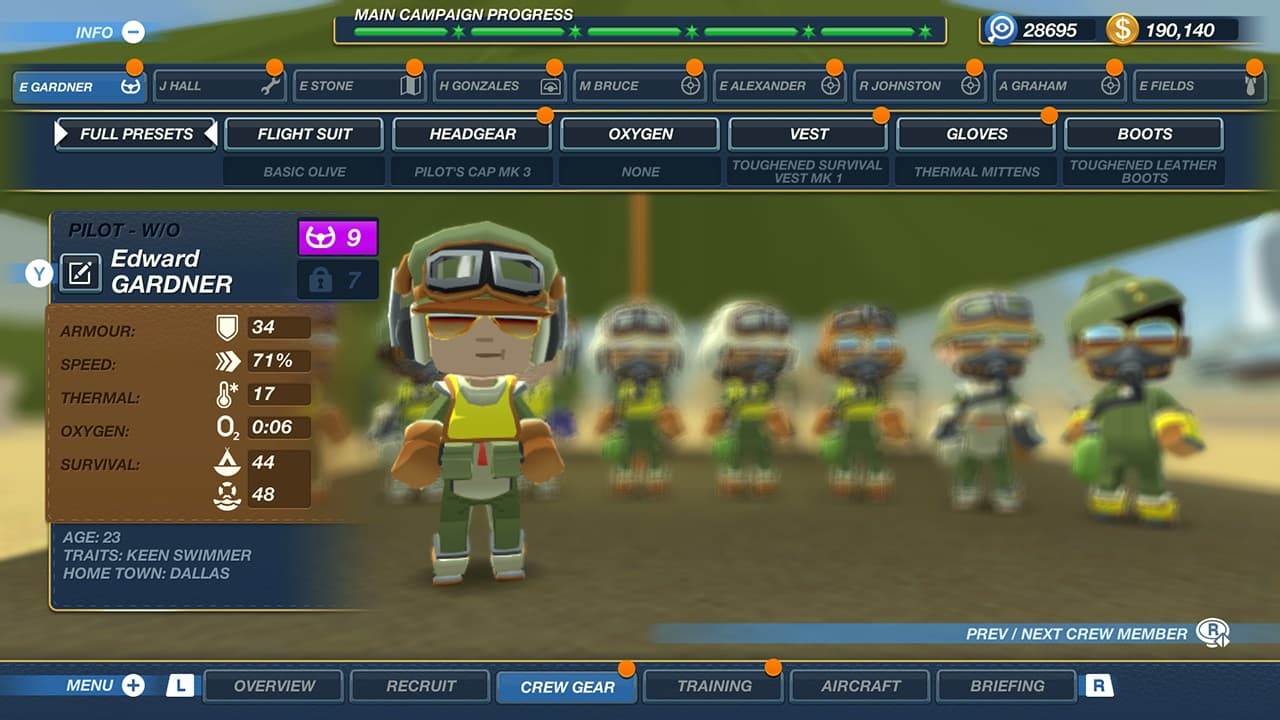This screenshot has width=1280, height=720.
Task: Switch to the TRAINING tab
Action: [x=713, y=686]
